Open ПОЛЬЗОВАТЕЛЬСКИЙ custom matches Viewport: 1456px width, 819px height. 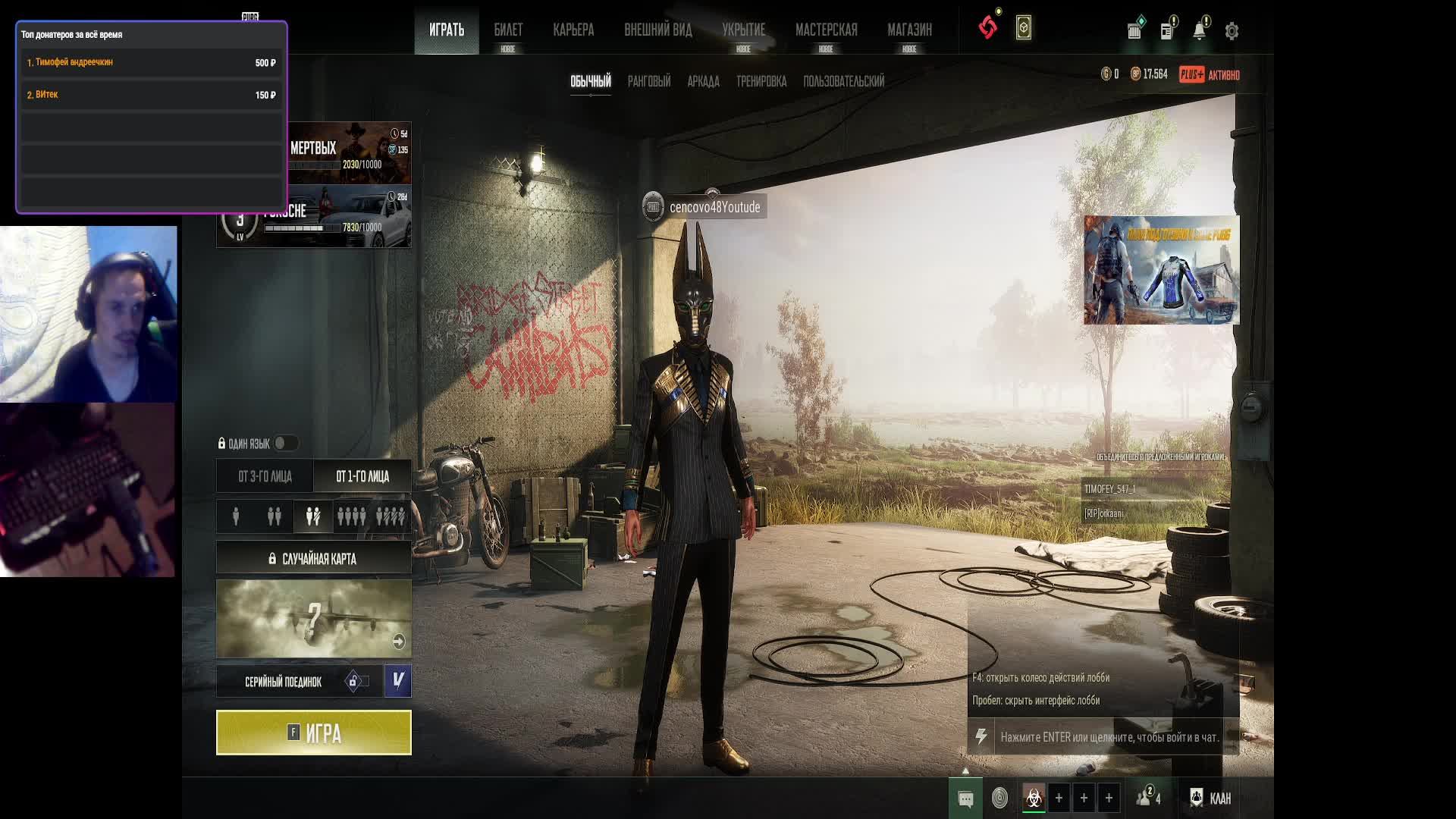843,81
